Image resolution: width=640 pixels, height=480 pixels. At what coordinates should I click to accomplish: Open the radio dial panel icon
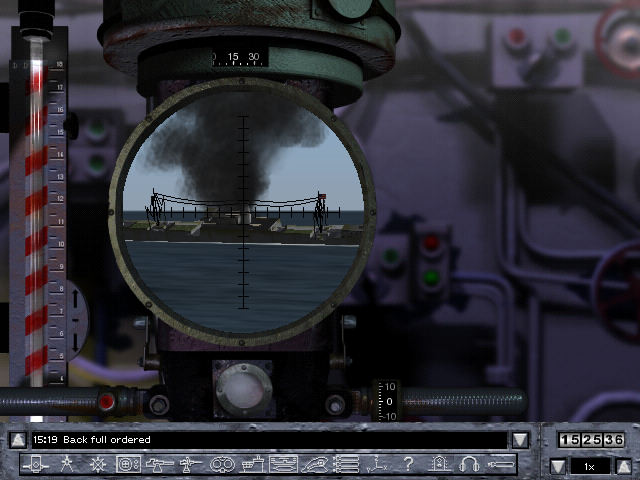tap(128, 464)
